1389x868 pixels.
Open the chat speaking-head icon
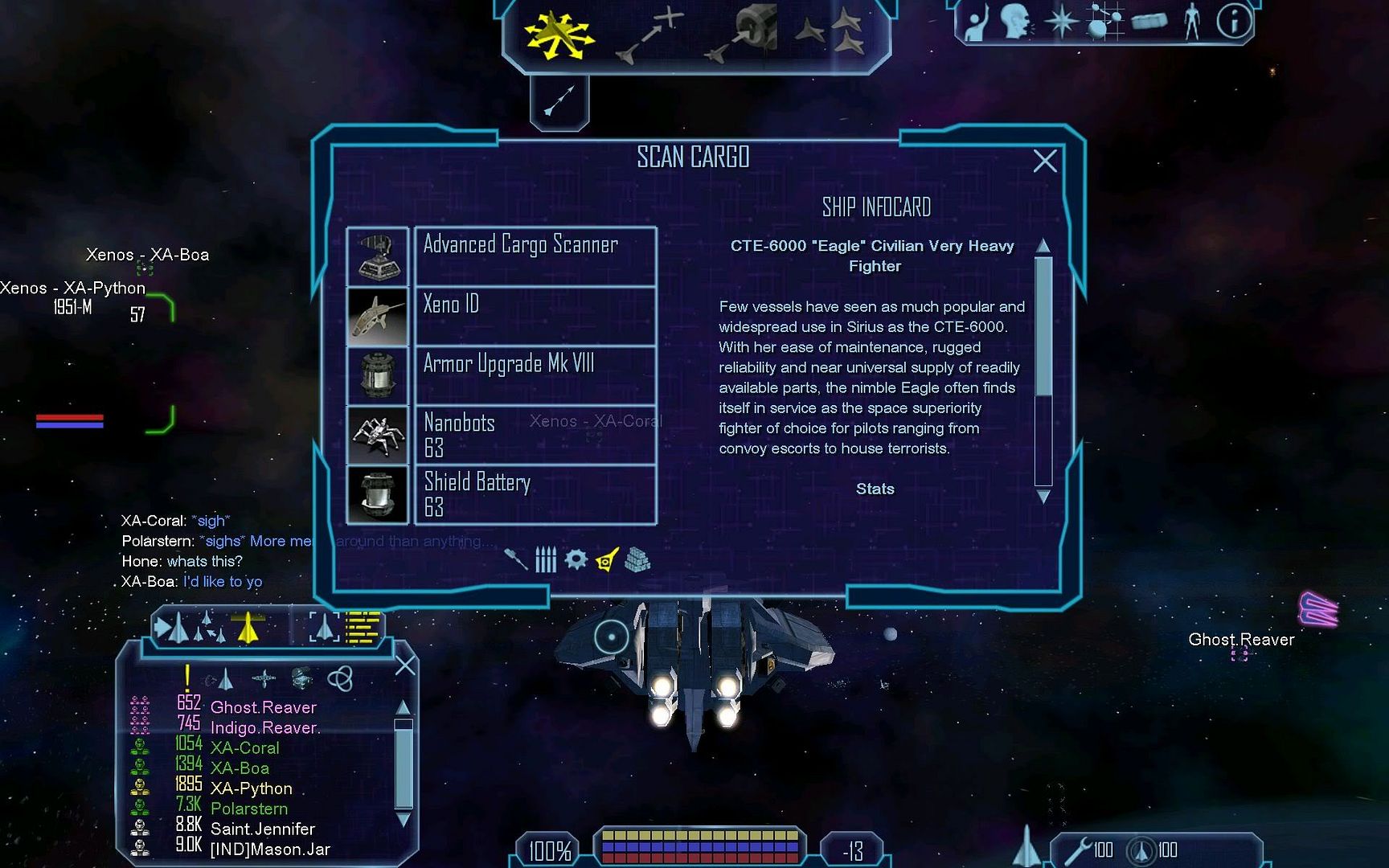[x=1017, y=22]
